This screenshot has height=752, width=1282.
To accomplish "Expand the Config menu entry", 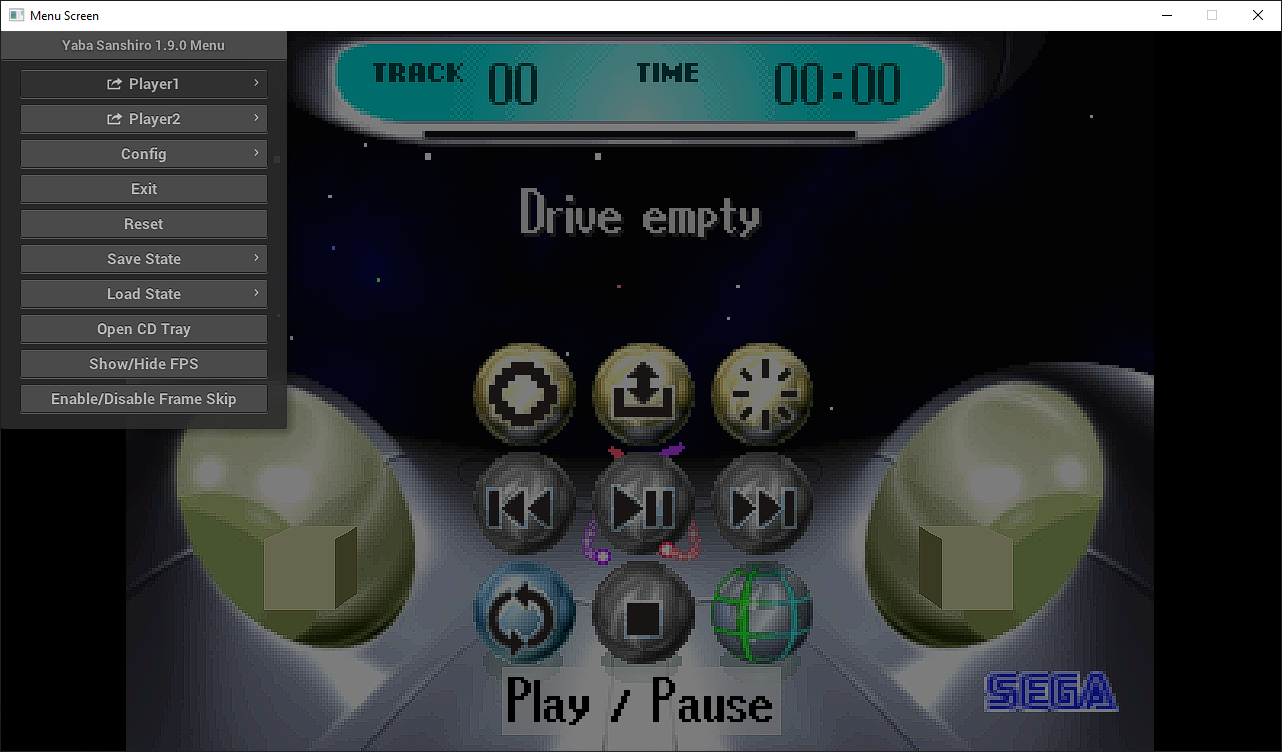I will pos(144,154).
